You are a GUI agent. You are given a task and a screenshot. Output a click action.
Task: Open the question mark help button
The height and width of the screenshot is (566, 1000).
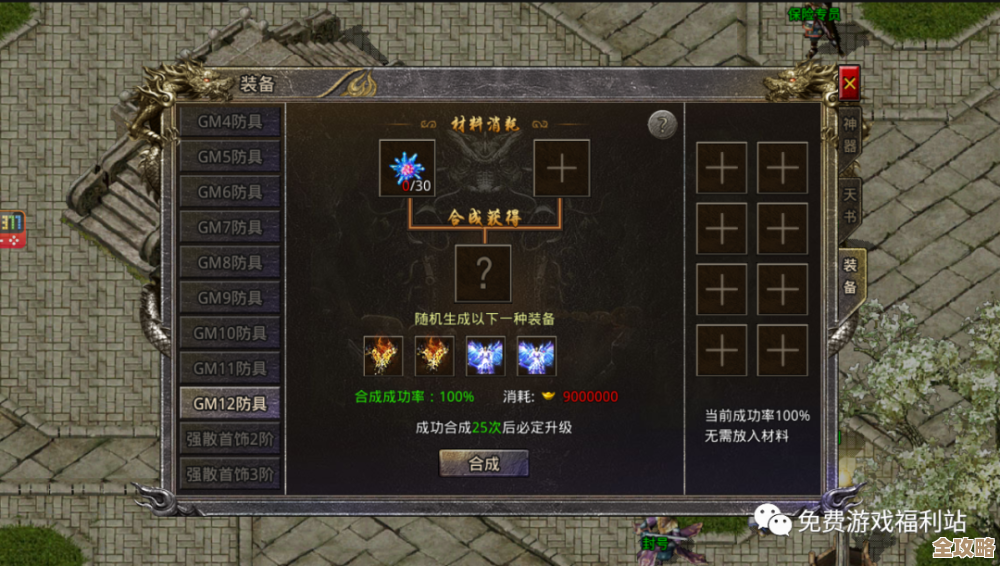662,125
